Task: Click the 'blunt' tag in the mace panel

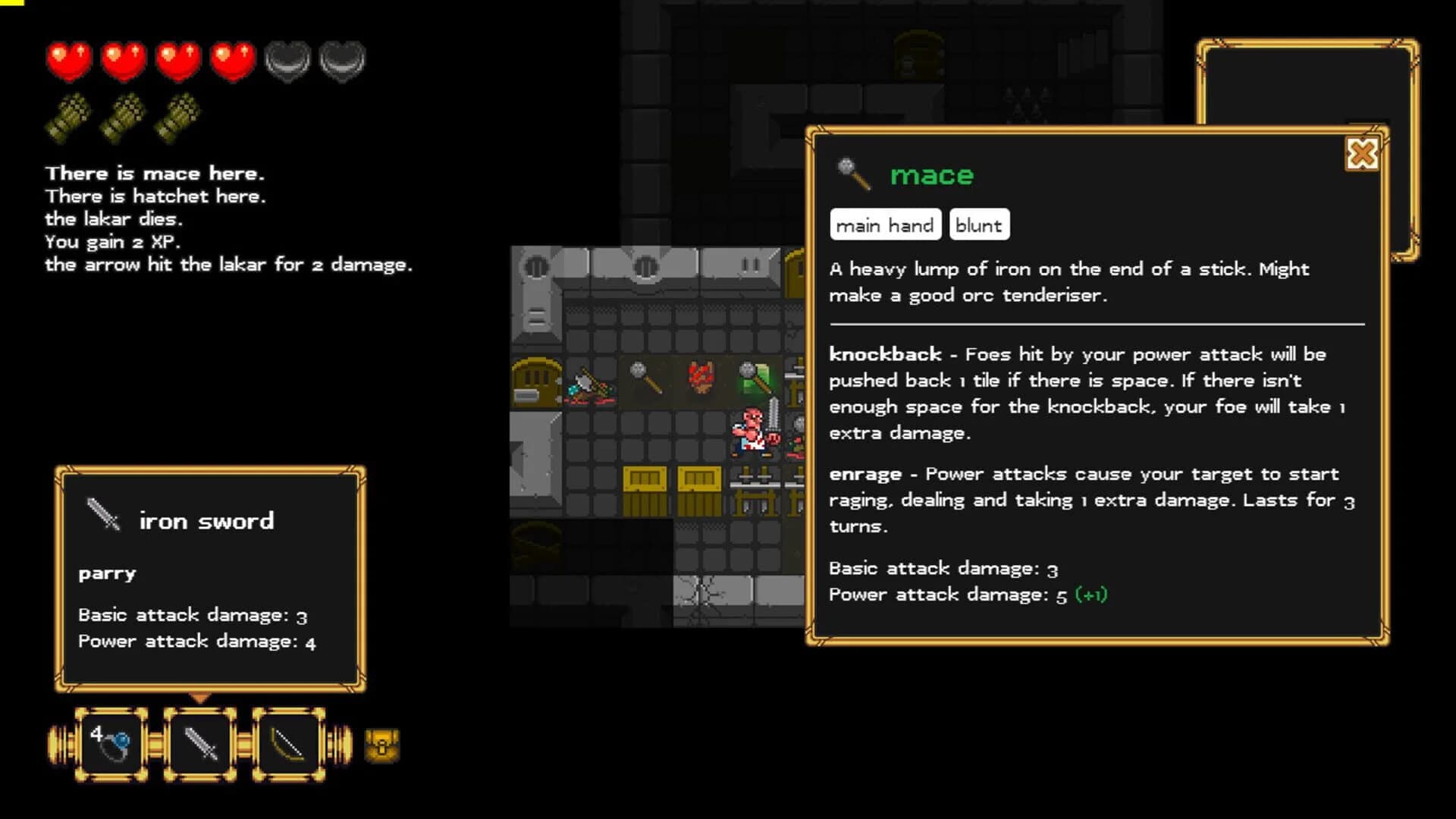Action: point(979,224)
